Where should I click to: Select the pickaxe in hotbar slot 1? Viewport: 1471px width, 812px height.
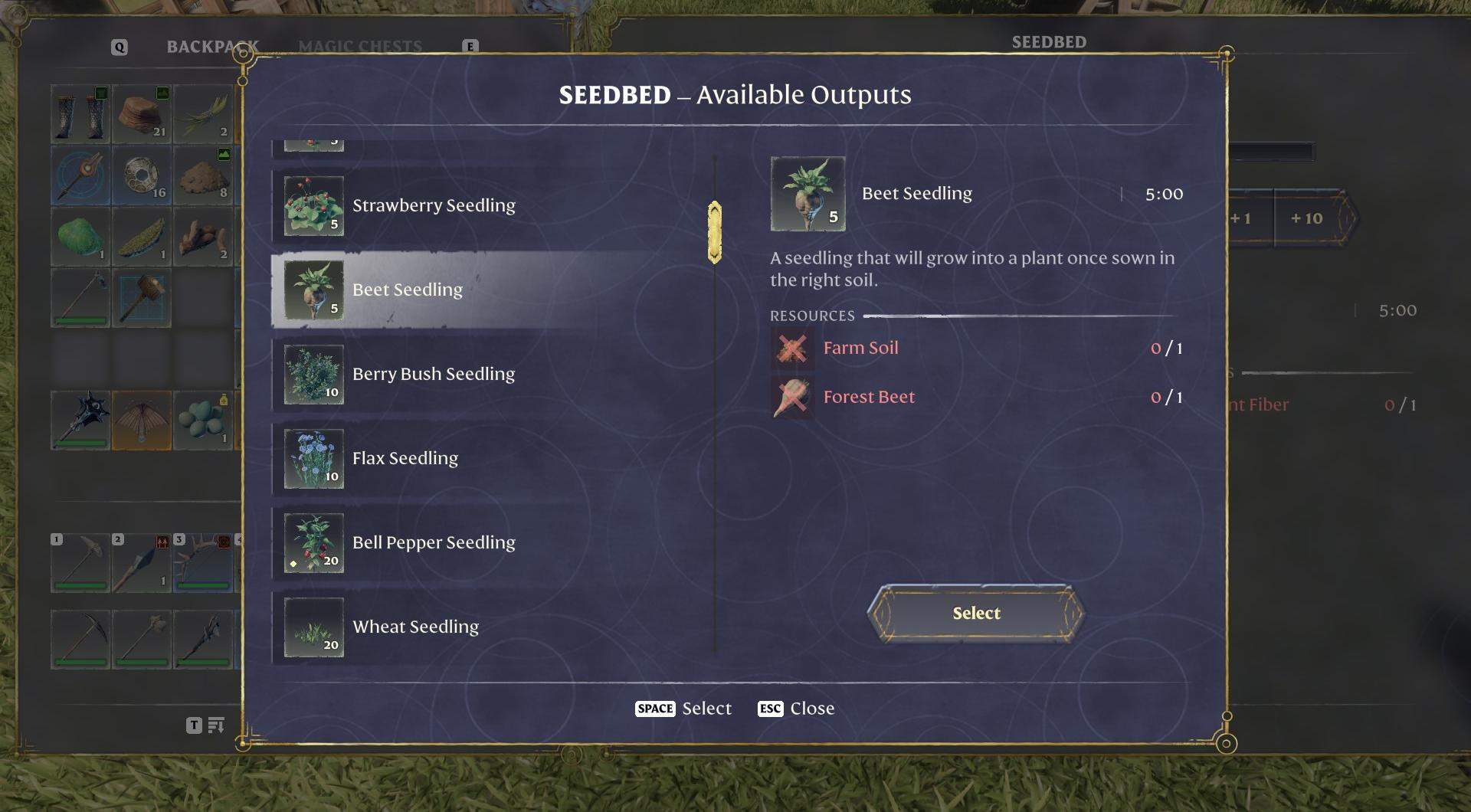tap(80, 563)
